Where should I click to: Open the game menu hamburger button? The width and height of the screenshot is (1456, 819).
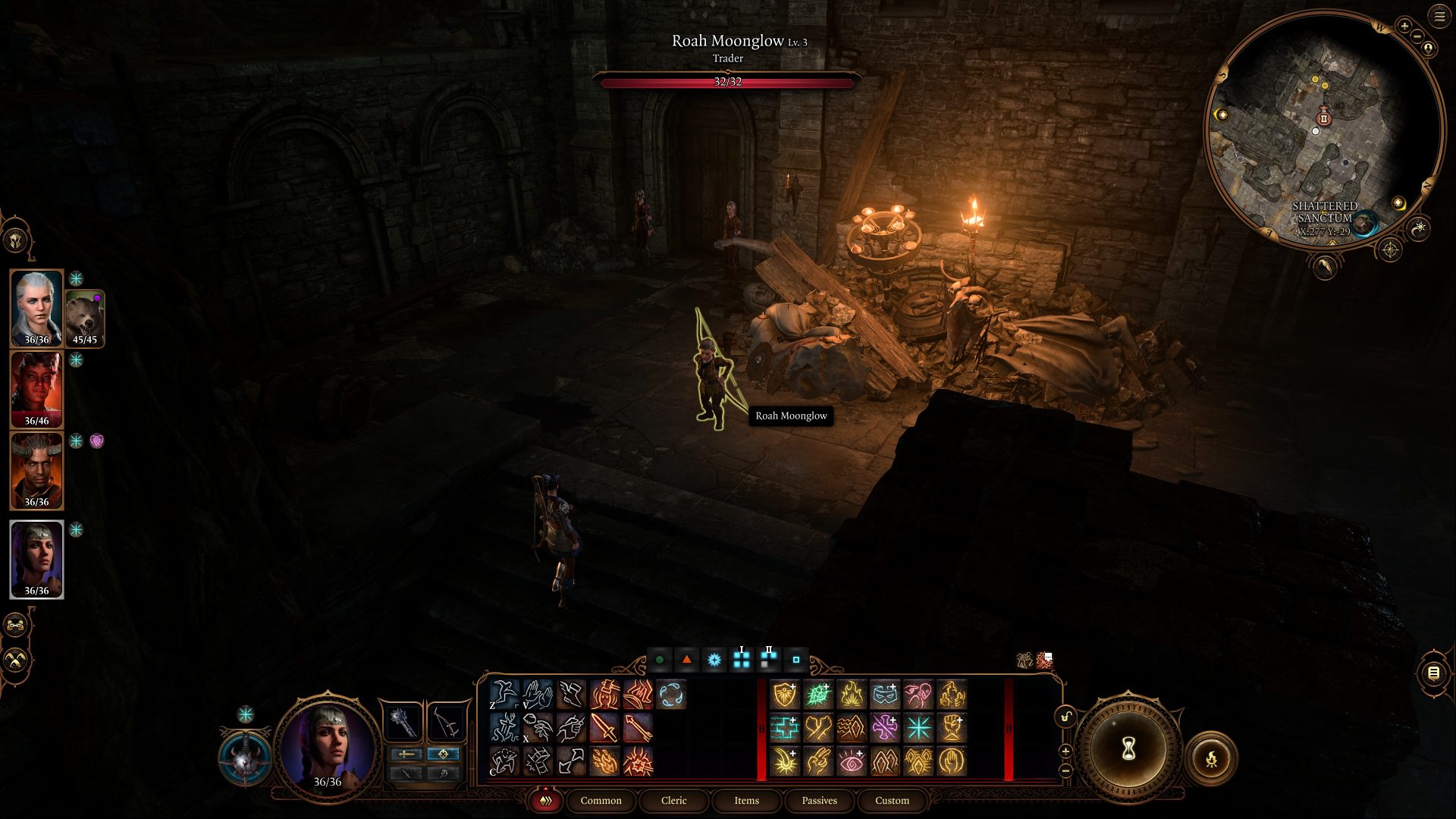1439,17
